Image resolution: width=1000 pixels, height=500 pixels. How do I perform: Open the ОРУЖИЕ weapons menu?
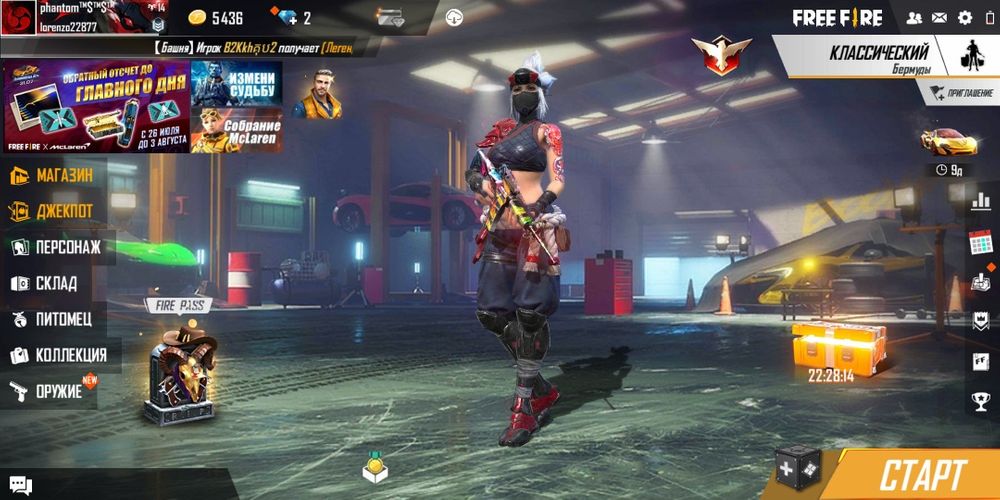tap(48, 391)
